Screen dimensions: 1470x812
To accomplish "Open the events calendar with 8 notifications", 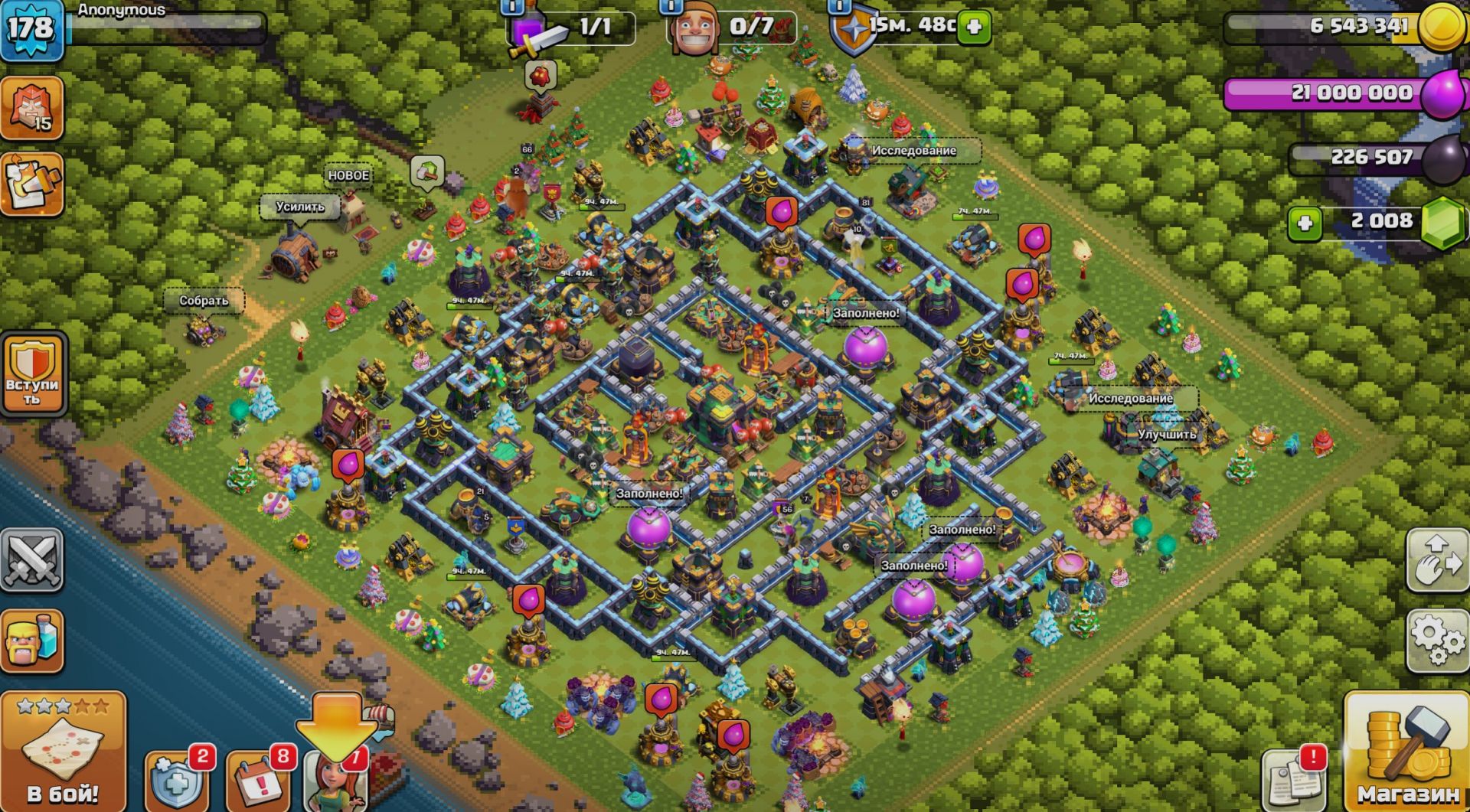I will [260, 782].
